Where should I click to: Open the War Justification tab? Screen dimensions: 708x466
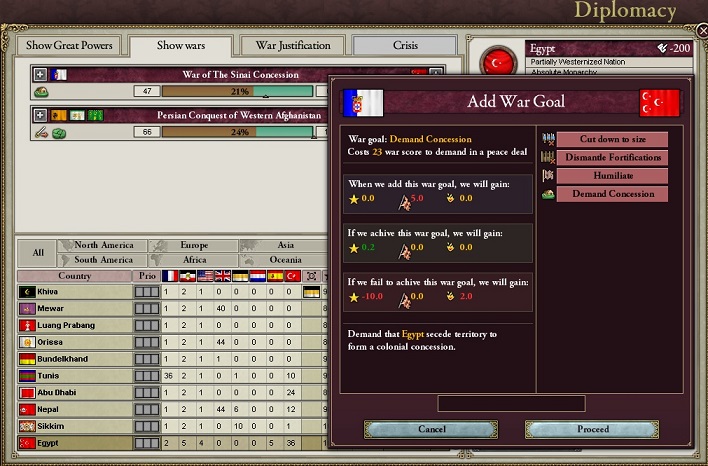tap(293, 45)
